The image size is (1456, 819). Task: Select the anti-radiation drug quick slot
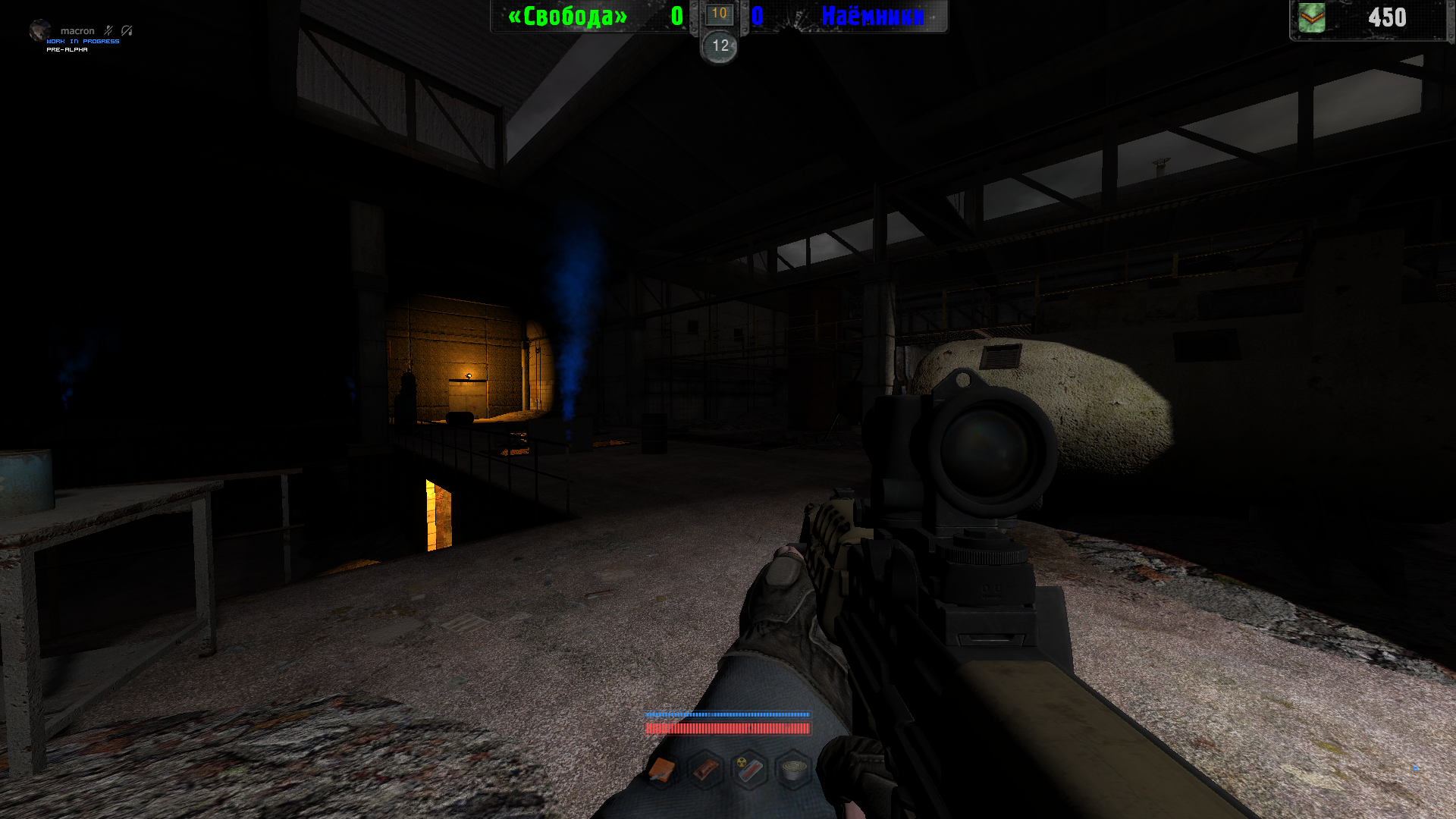point(748,770)
